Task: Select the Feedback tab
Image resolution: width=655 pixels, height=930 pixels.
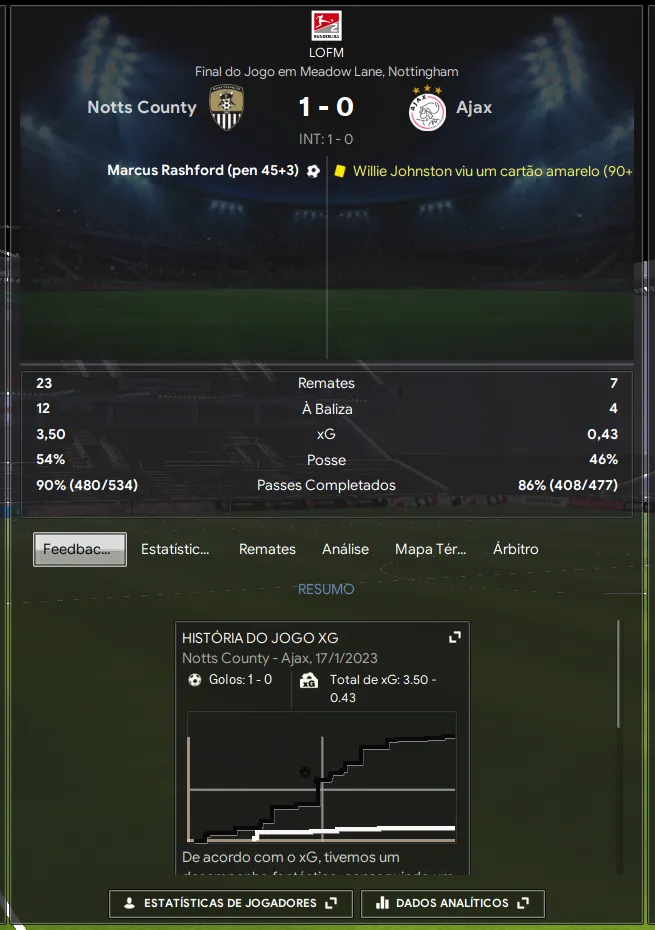Action: pyautogui.click(x=80, y=549)
